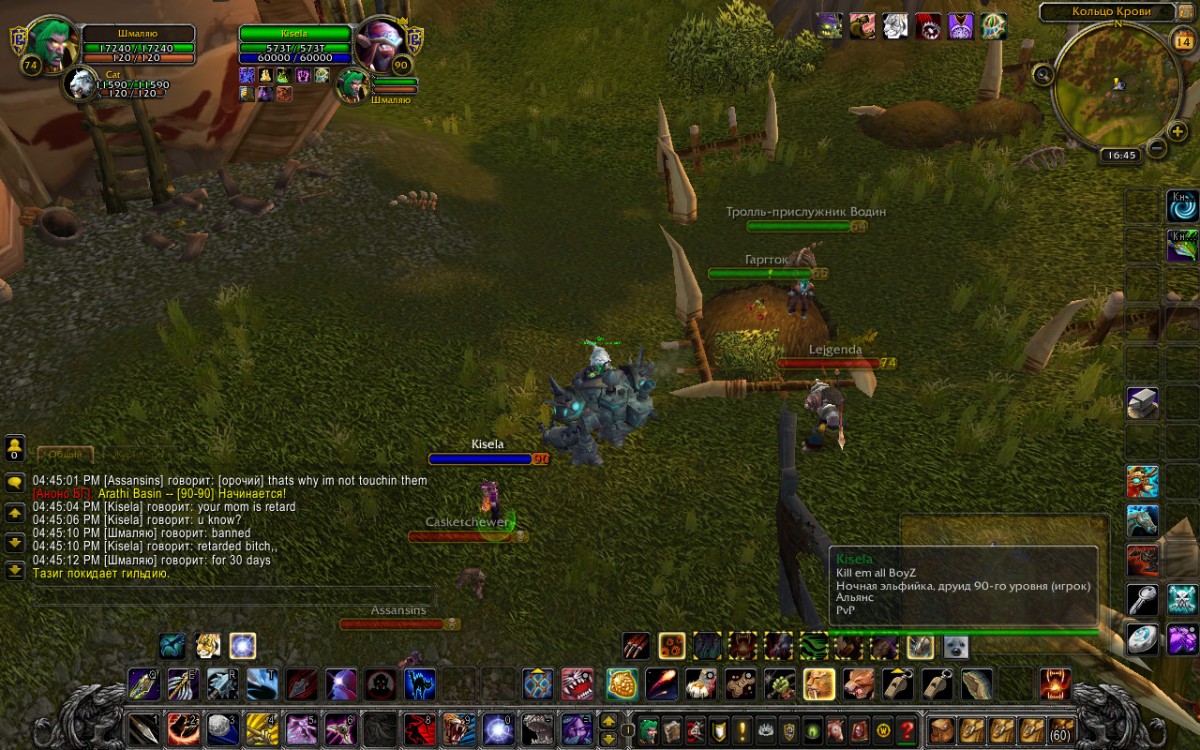This screenshot has width=1200, height=750.
Task: Activate the tiger head stance icon
Action: click(x=207, y=645)
